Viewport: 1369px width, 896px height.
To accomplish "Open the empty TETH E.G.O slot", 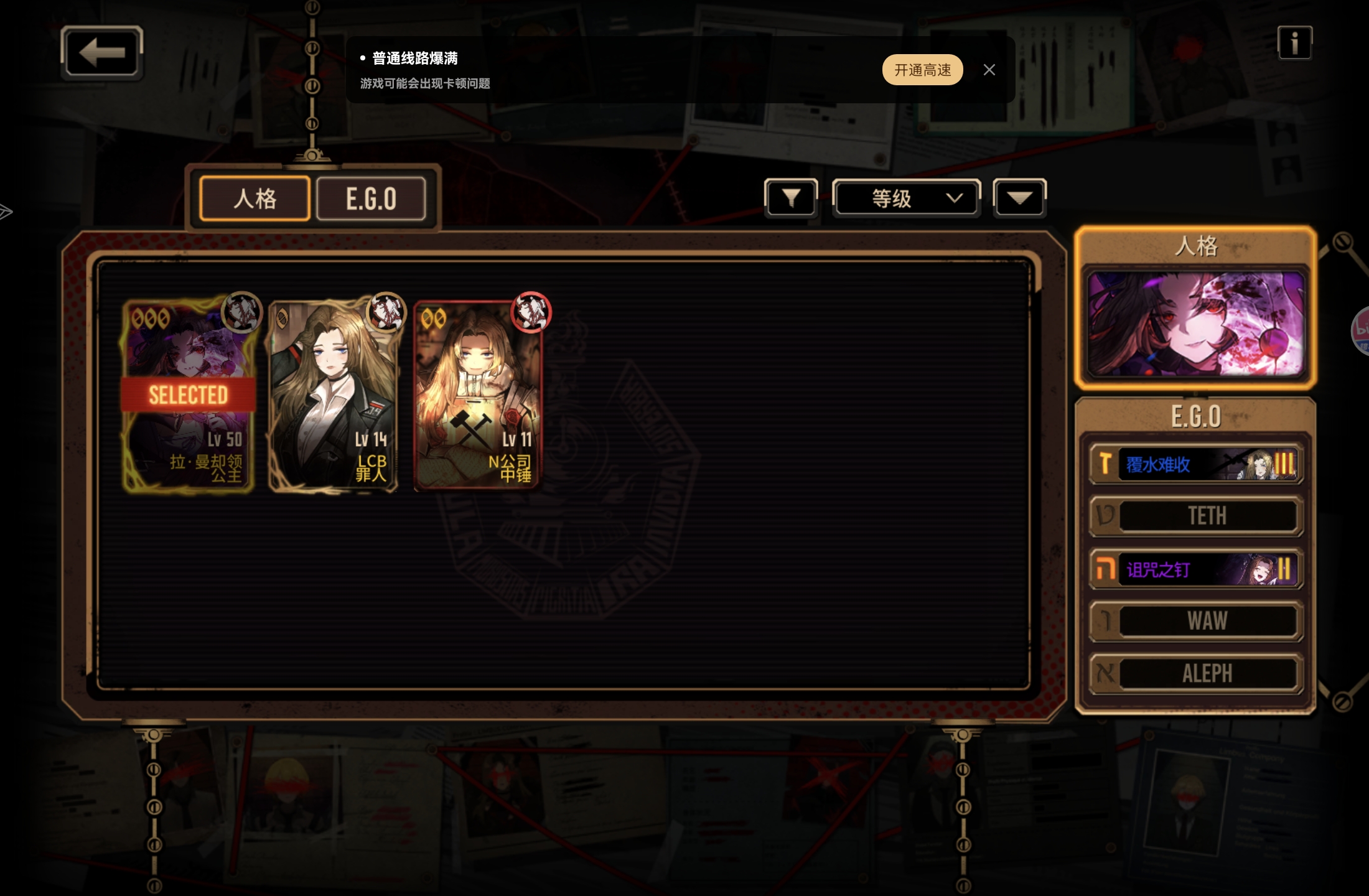I will click(x=1195, y=516).
